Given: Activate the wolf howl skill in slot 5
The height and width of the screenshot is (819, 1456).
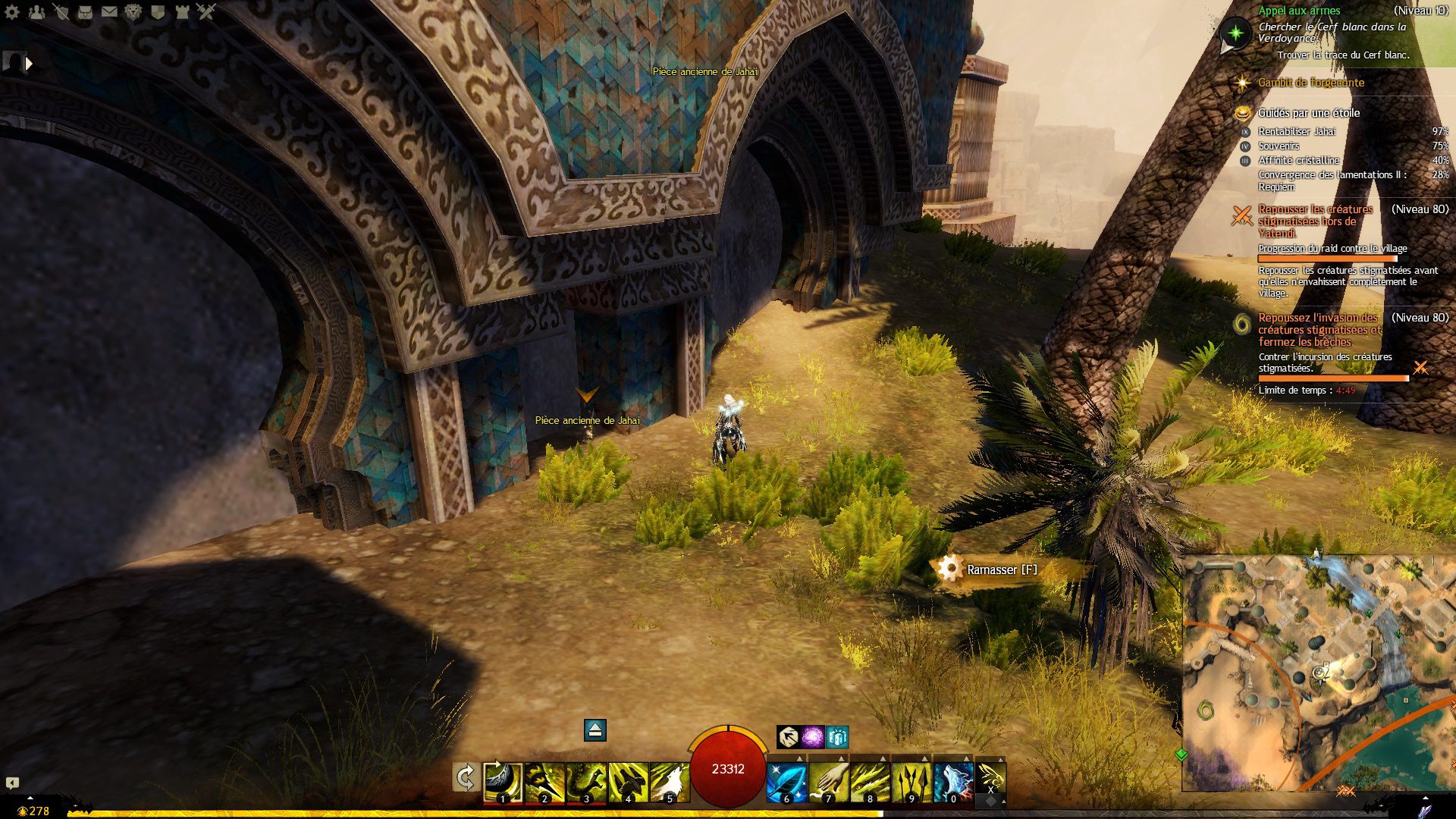Looking at the screenshot, I should 669,782.
